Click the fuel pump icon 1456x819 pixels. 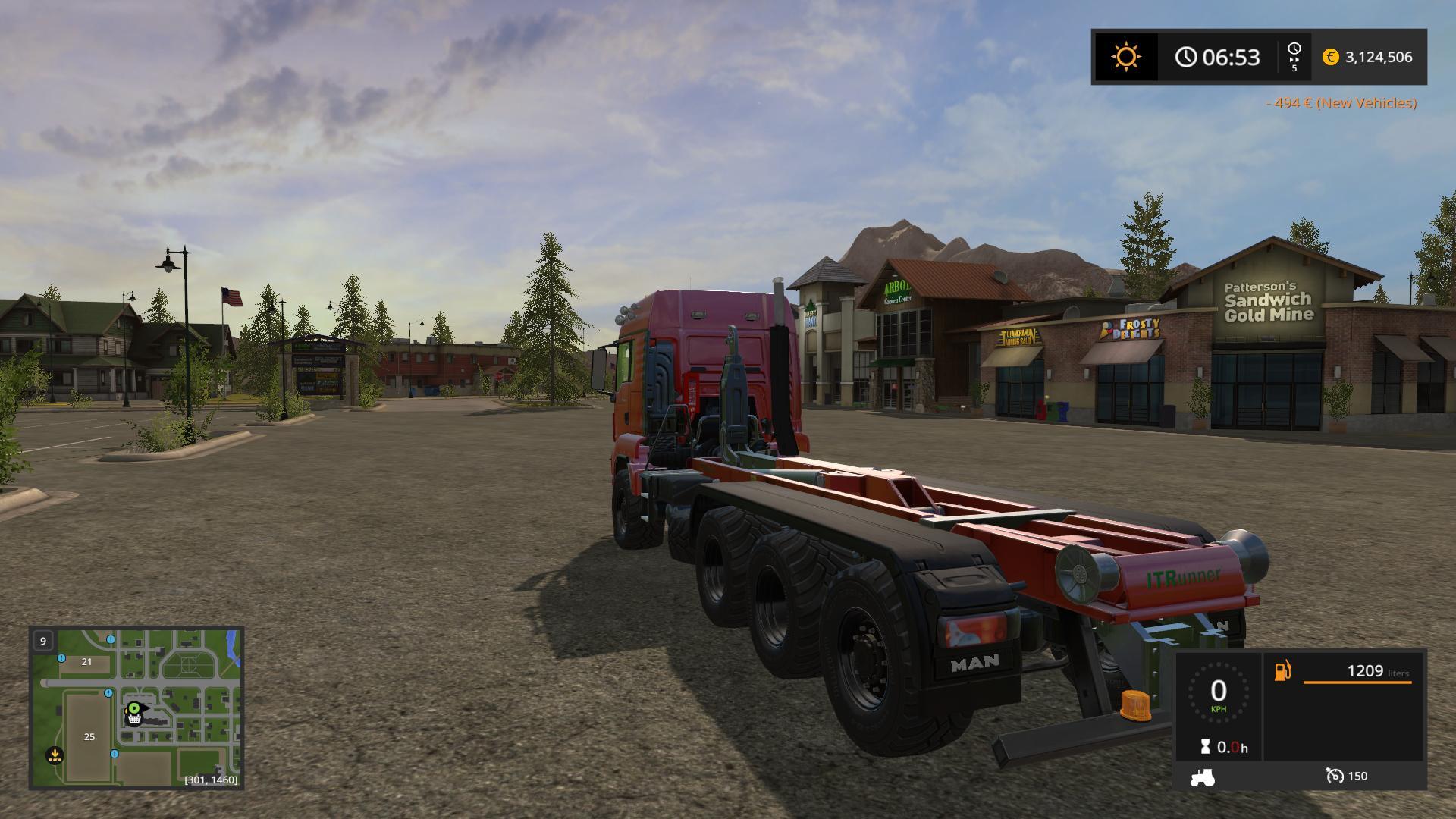[x=1282, y=671]
